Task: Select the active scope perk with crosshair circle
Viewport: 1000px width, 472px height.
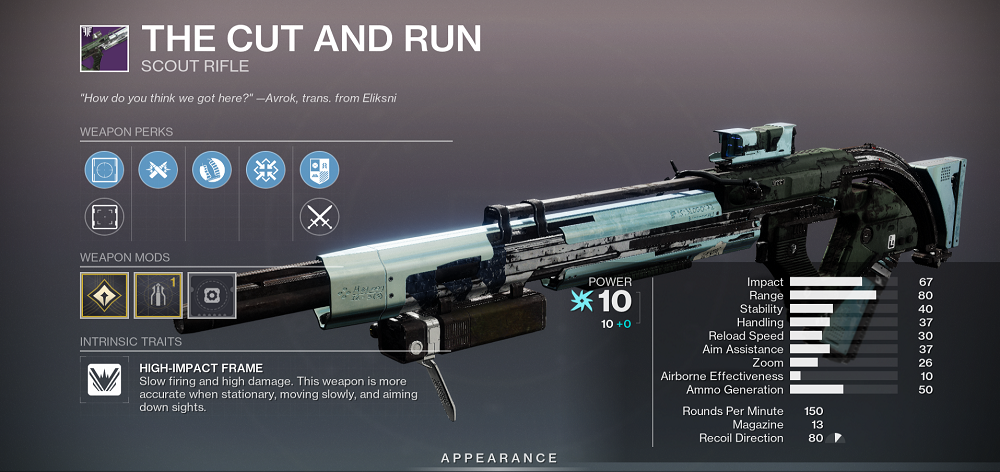Action: coord(104,171)
